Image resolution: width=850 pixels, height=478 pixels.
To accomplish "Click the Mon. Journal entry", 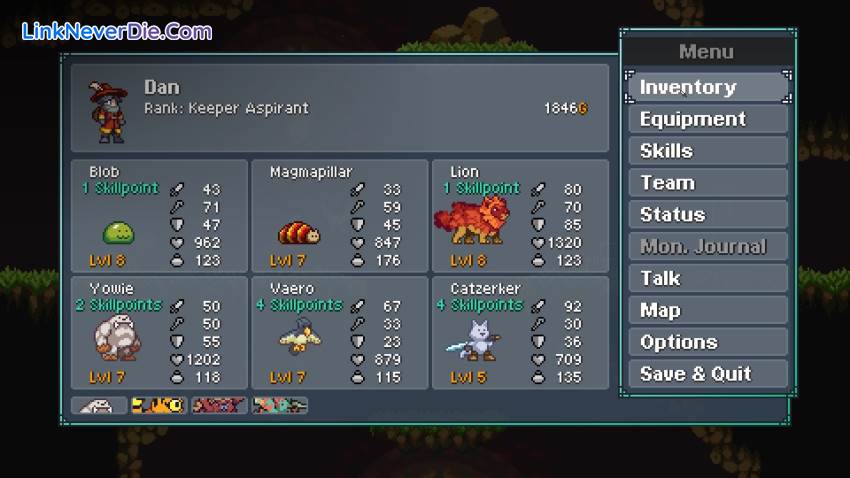I will 708,246.
